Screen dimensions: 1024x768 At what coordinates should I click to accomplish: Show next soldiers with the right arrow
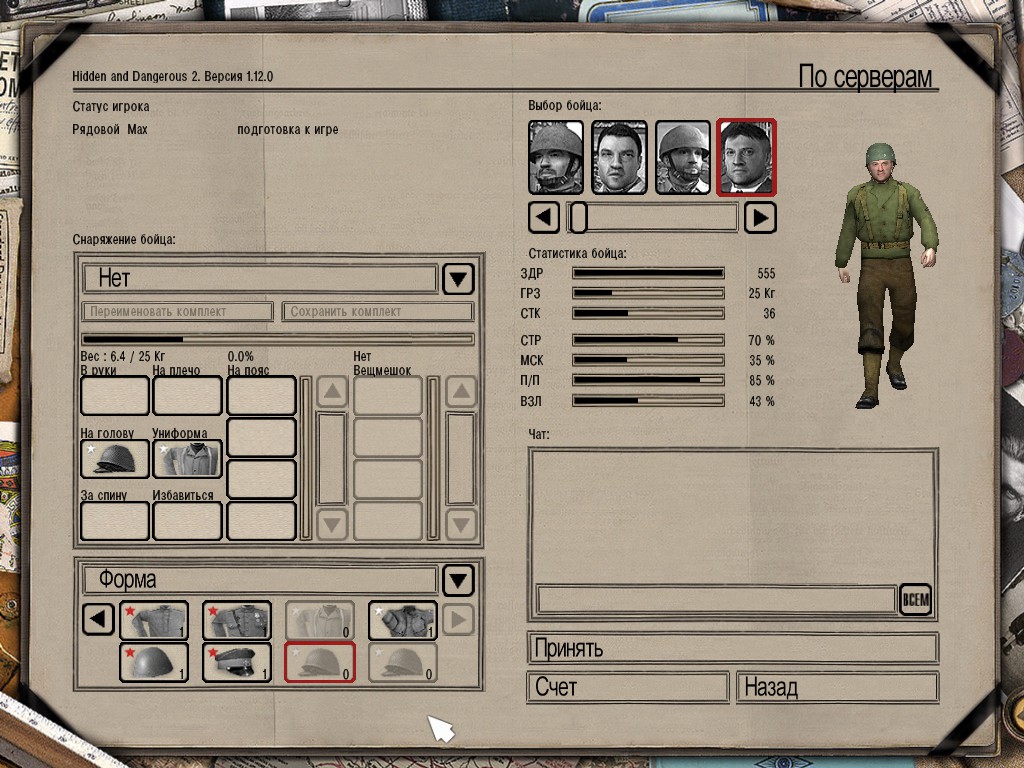coord(761,217)
